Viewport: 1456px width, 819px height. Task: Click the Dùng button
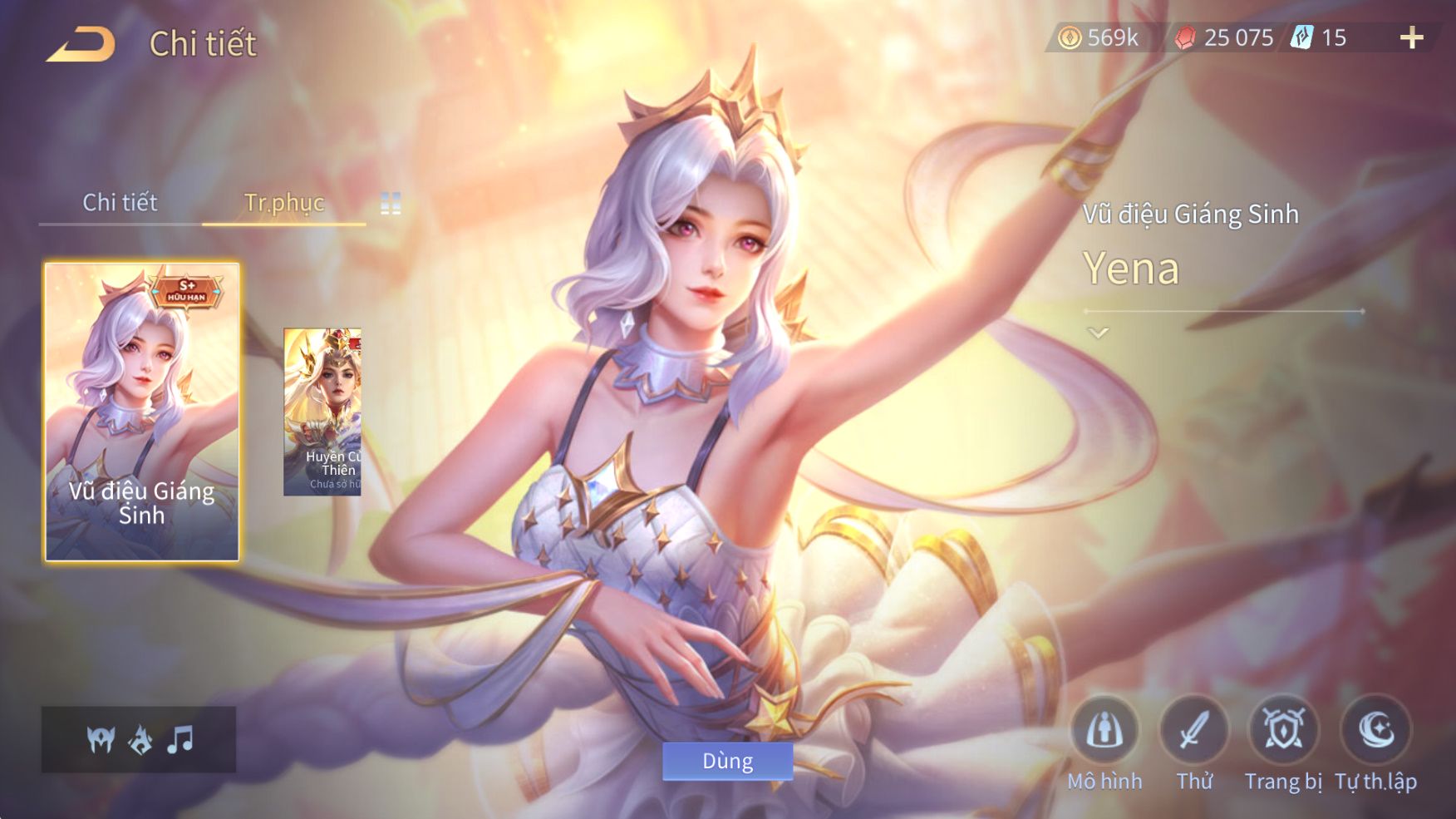tap(727, 761)
